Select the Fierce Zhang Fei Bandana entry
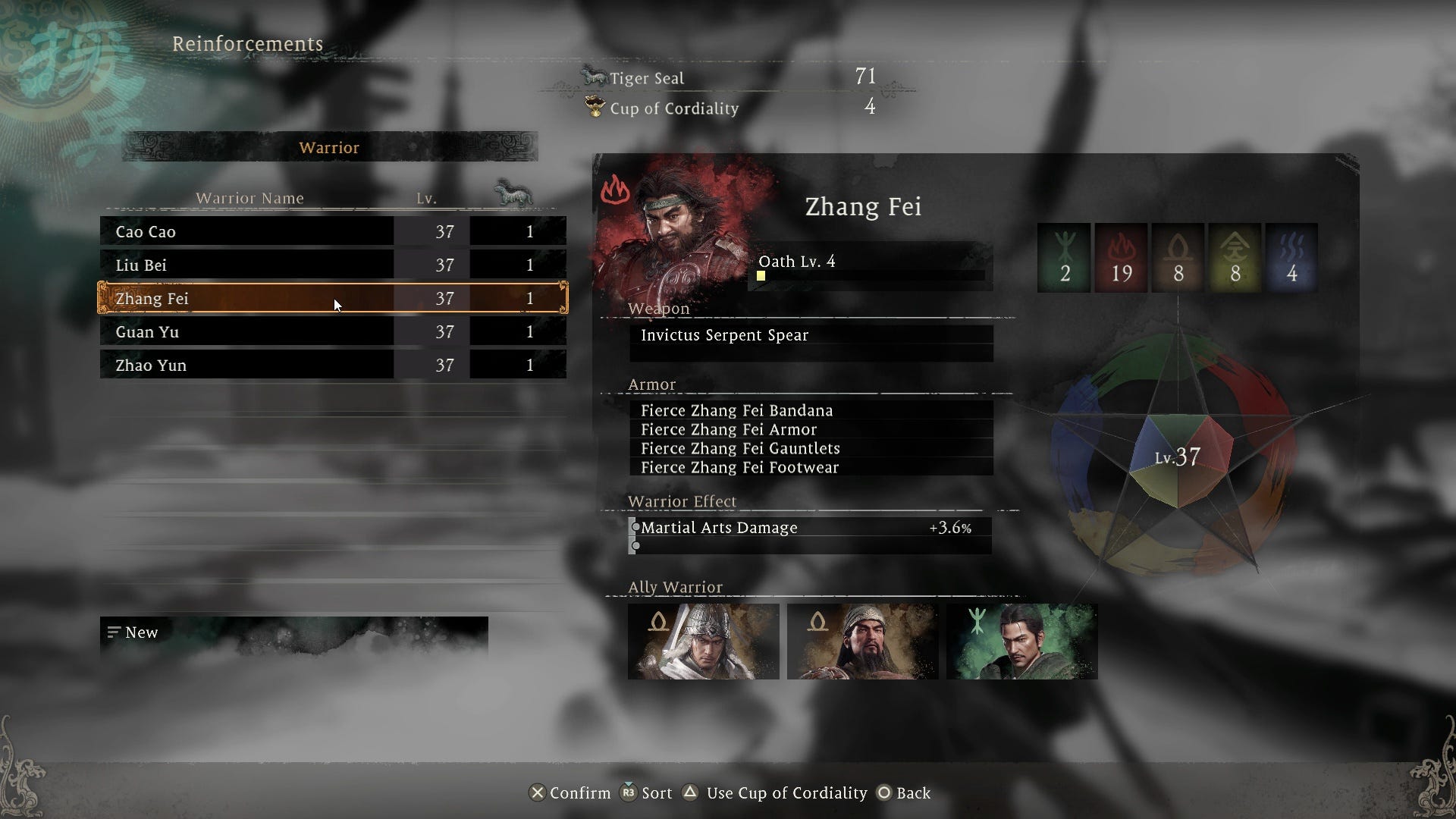The image size is (1456, 819). click(x=810, y=410)
